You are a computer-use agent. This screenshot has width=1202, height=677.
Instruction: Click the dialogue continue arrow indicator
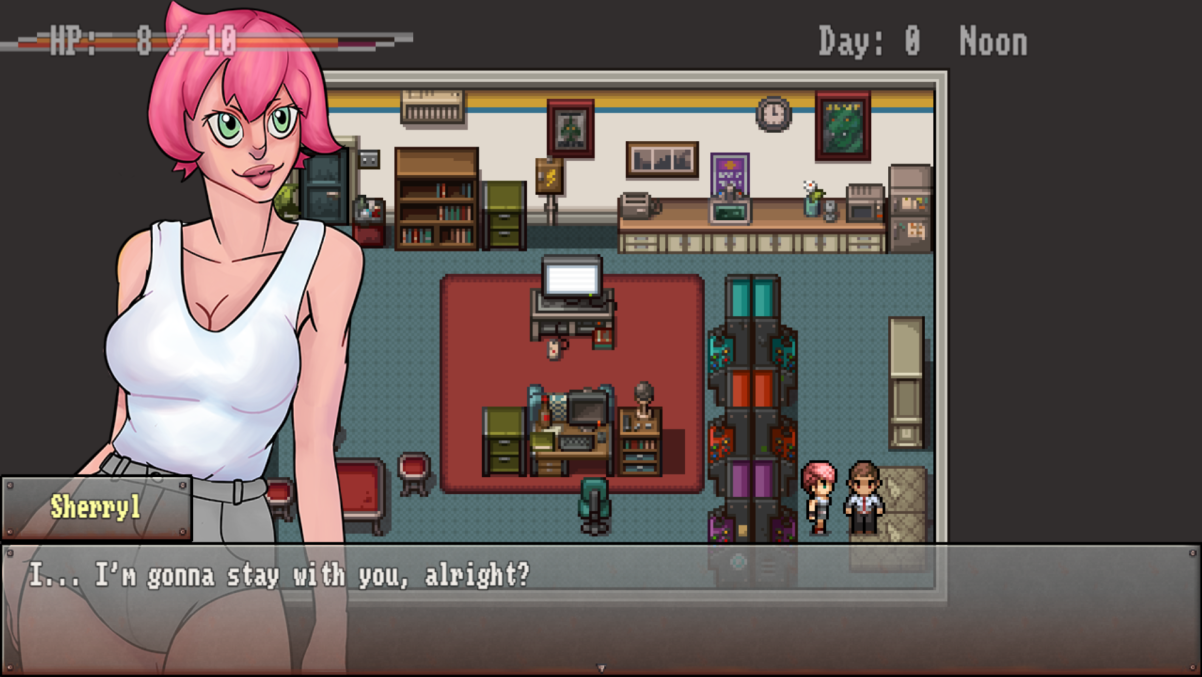600,668
